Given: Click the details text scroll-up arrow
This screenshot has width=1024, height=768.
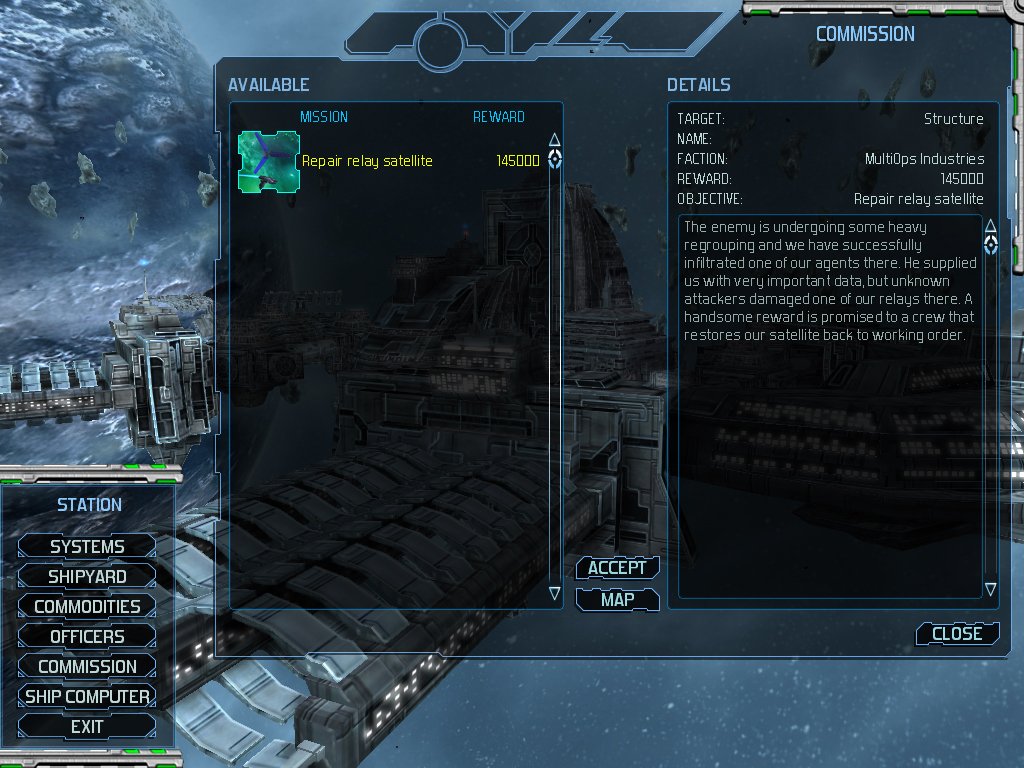Looking at the screenshot, I should (991, 225).
